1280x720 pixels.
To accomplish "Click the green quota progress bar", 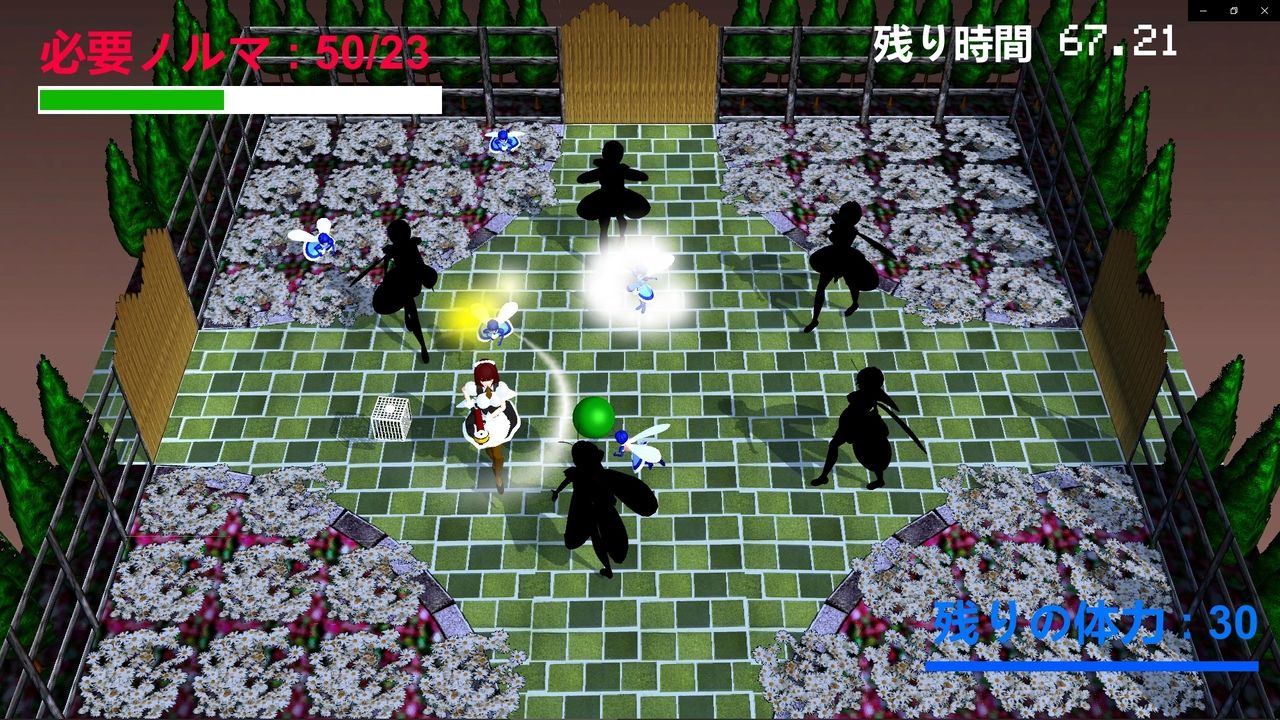I will [130, 99].
